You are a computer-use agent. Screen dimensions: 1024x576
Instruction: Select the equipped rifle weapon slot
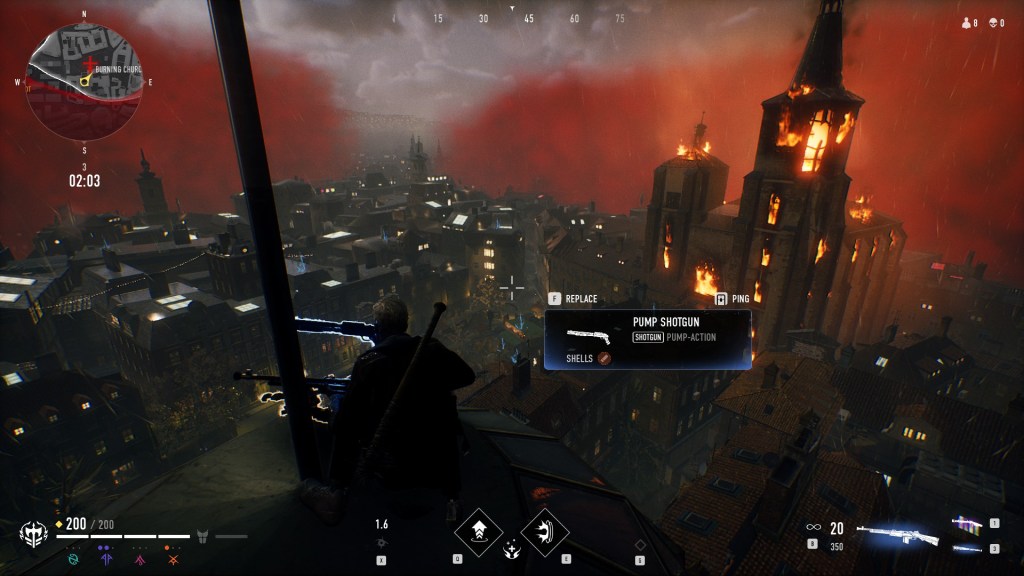click(x=897, y=535)
